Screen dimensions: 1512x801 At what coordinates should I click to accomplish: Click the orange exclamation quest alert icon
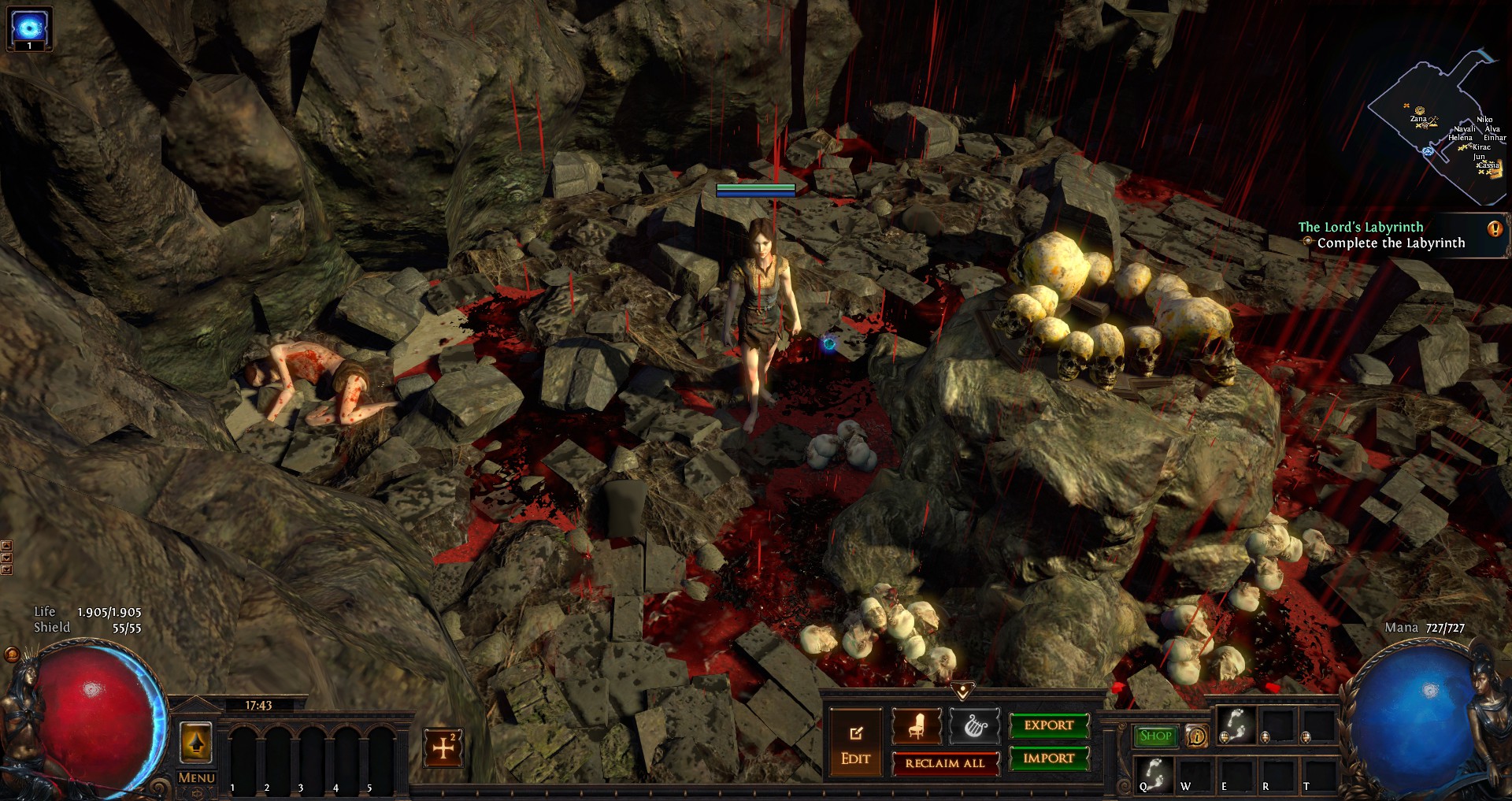click(x=1495, y=229)
